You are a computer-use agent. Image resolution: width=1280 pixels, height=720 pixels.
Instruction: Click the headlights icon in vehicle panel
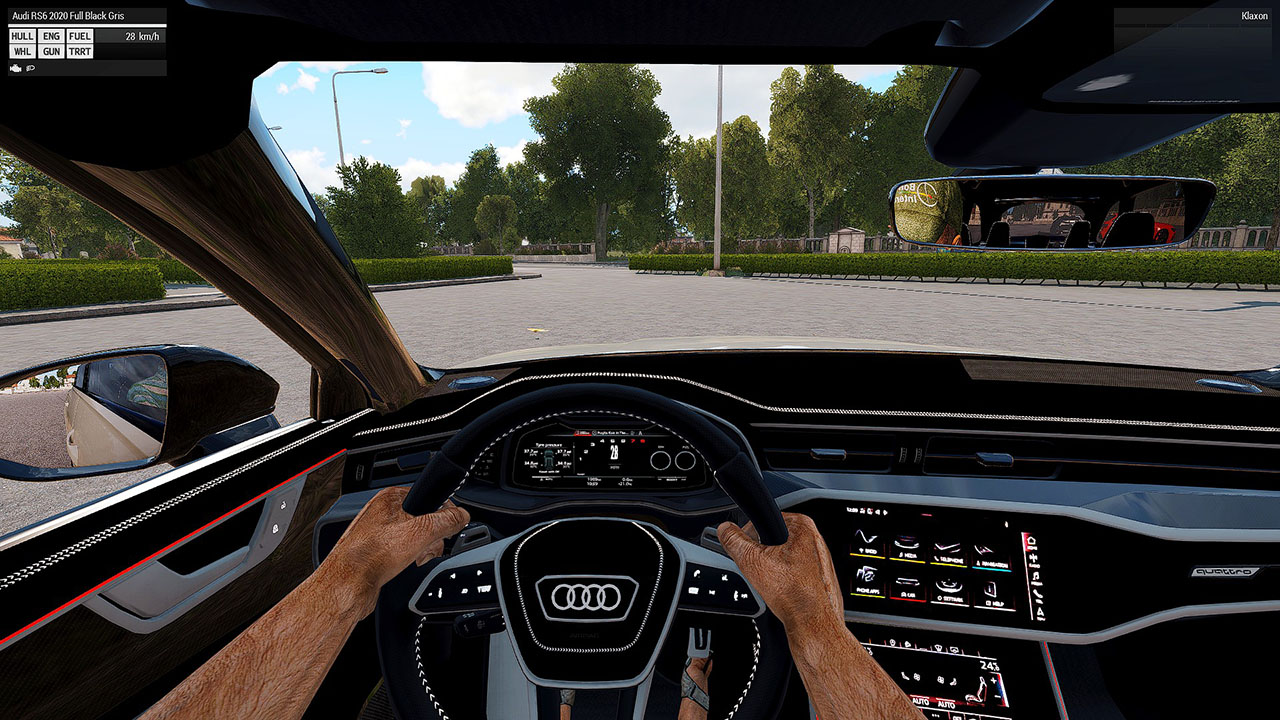coord(31,68)
